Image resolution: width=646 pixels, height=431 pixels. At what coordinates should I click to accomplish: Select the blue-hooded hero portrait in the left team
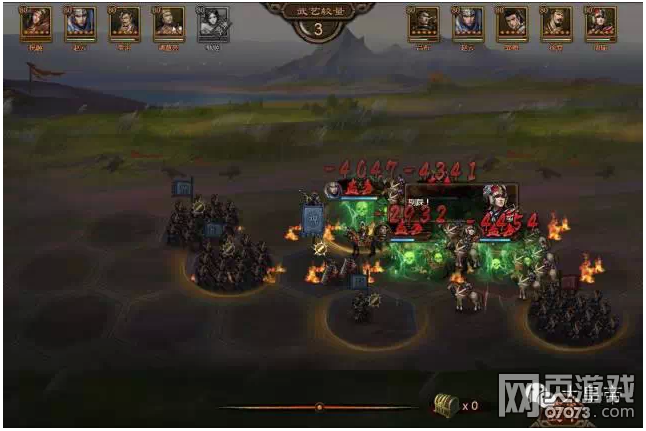(79, 24)
